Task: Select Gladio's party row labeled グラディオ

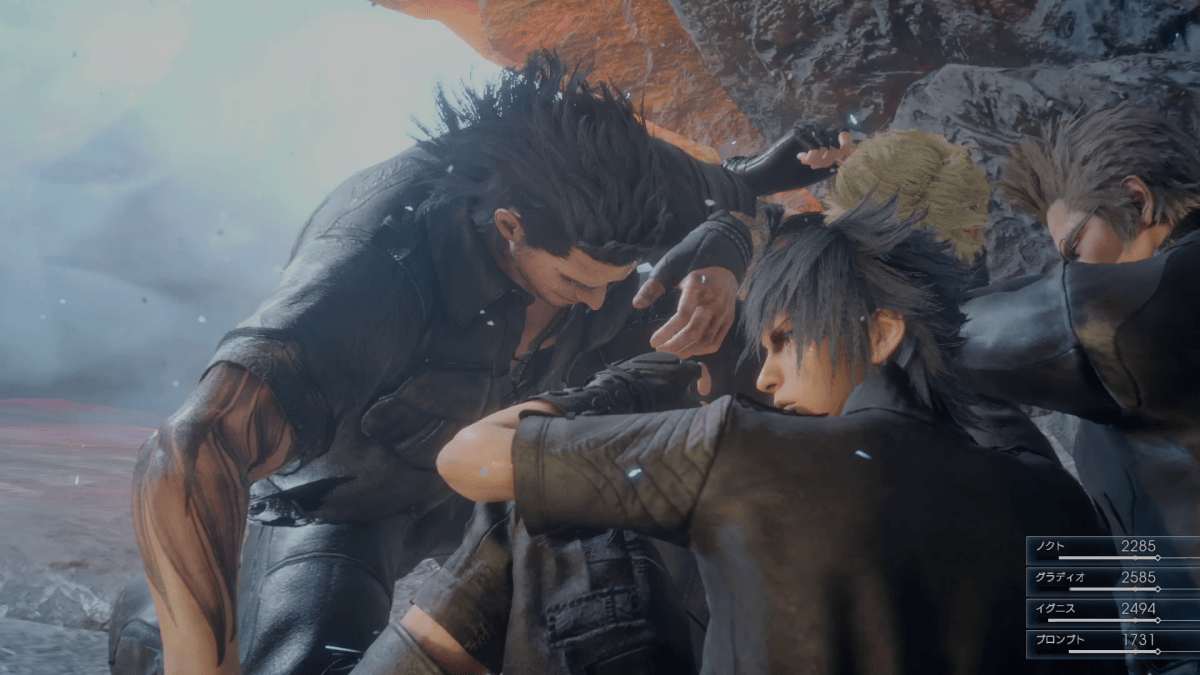Action: click(1111, 579)
